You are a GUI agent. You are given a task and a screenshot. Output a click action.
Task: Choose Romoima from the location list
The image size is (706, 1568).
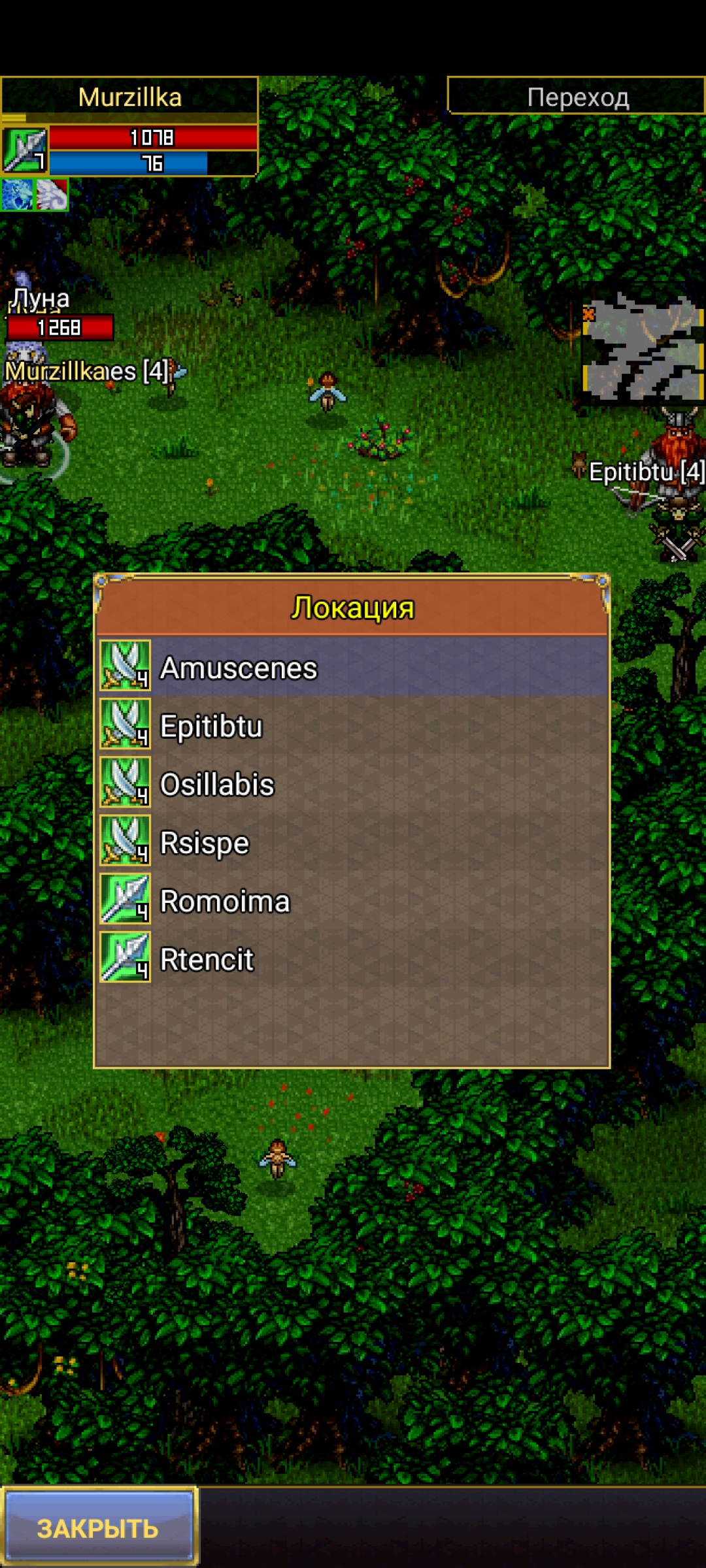coord(352,901)
